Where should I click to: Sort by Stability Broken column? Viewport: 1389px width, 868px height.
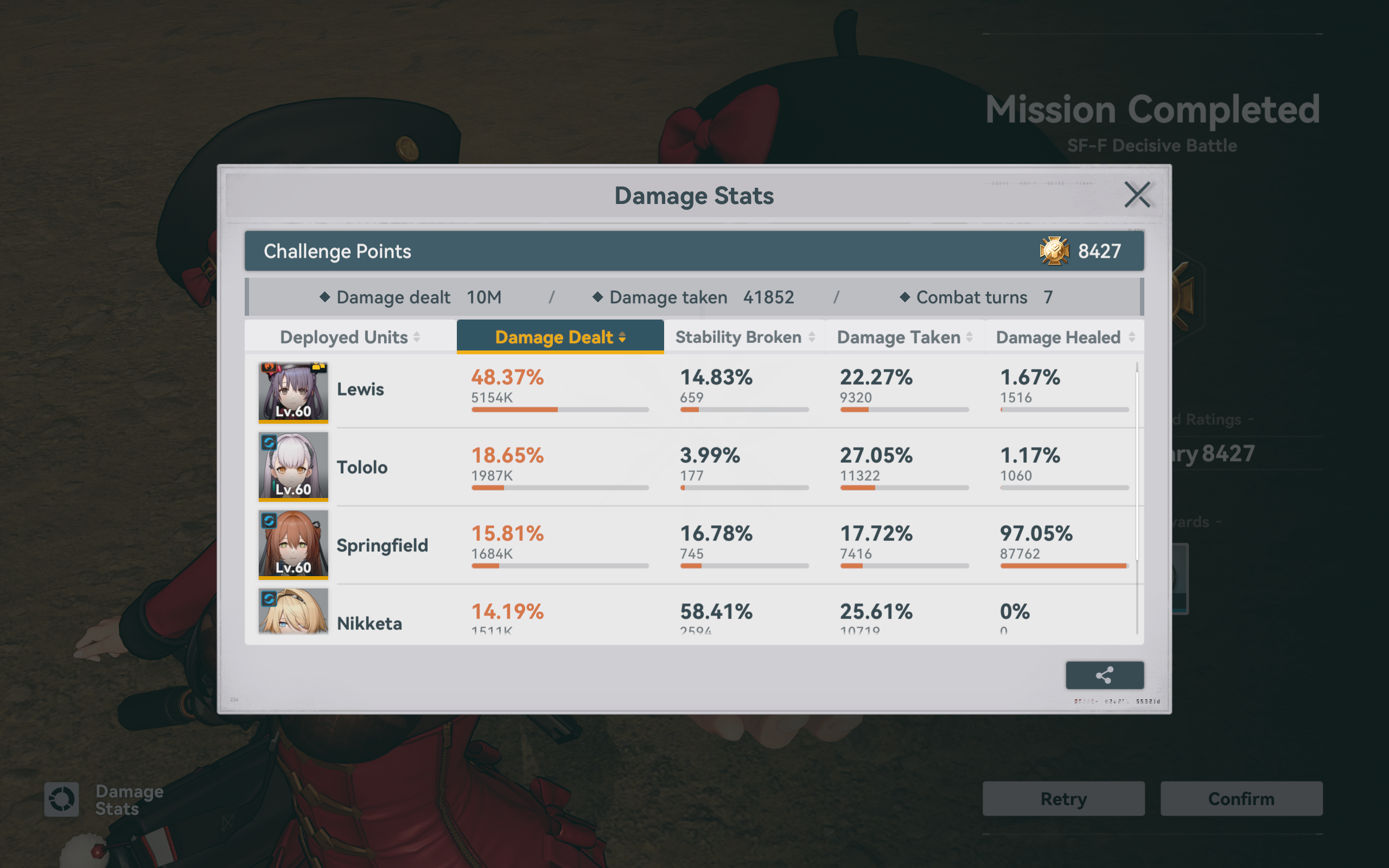tap(744, 337)
